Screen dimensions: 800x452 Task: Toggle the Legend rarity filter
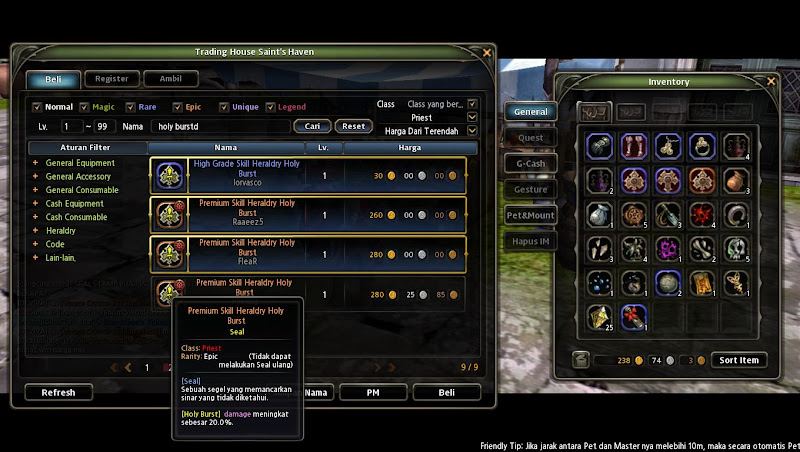pyautogui.click(x=270, y=107)
